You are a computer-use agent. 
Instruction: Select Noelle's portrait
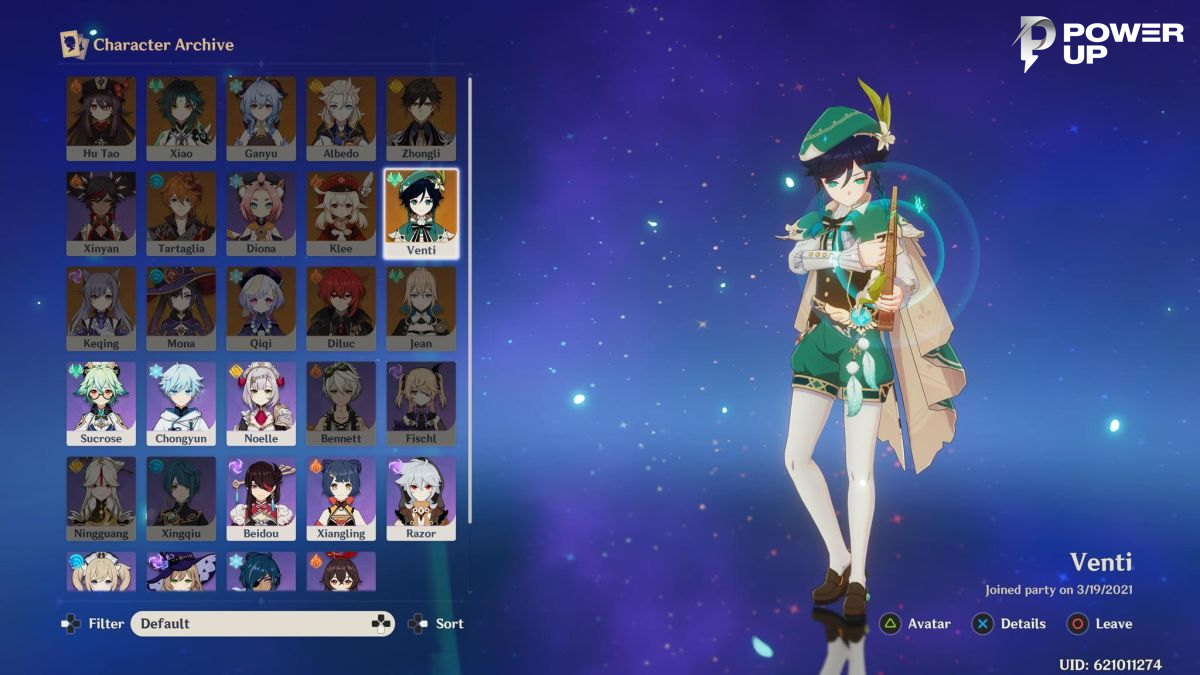(x=261, y=403)
